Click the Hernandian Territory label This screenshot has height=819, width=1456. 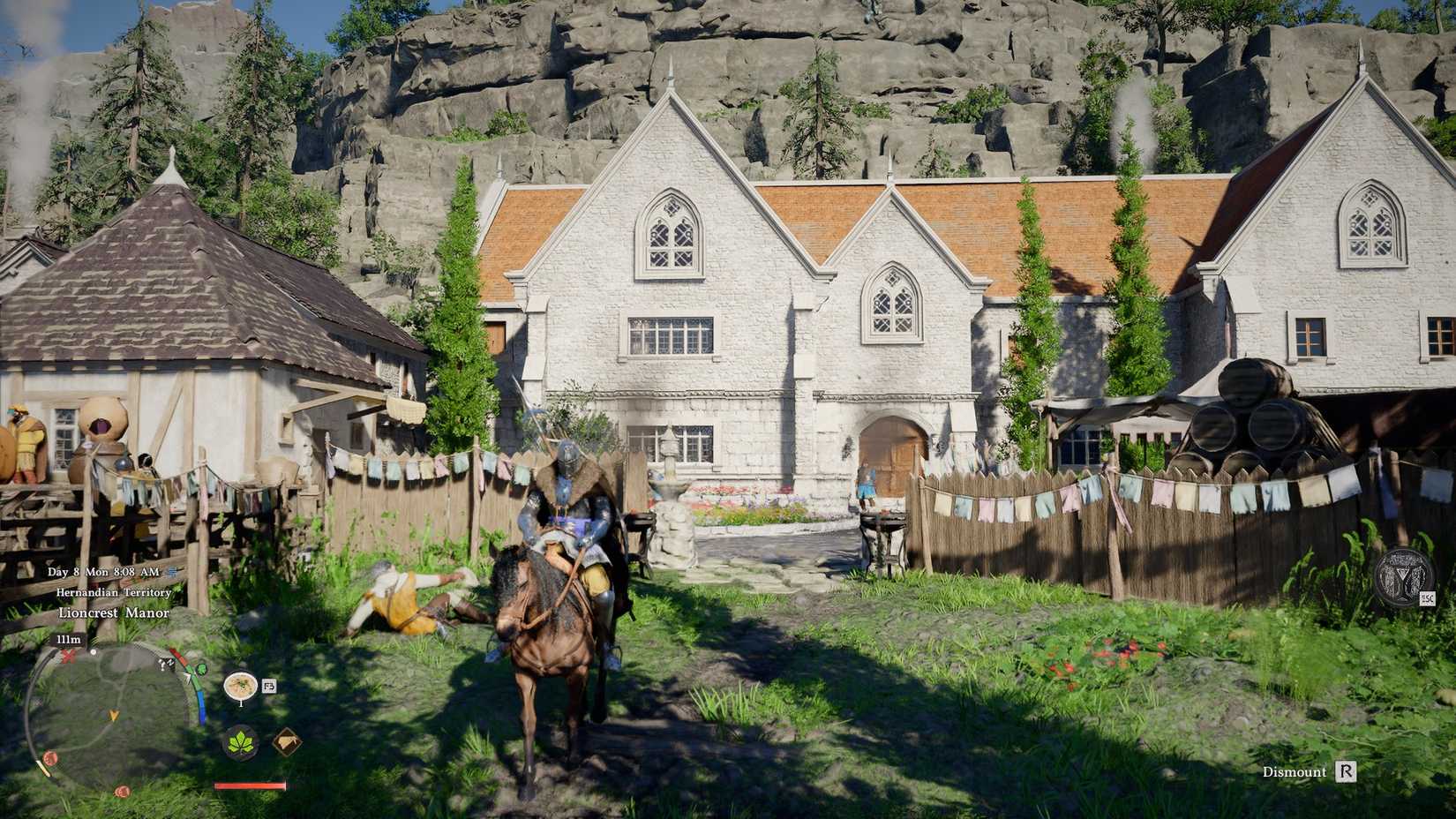[x=114, y=593]
